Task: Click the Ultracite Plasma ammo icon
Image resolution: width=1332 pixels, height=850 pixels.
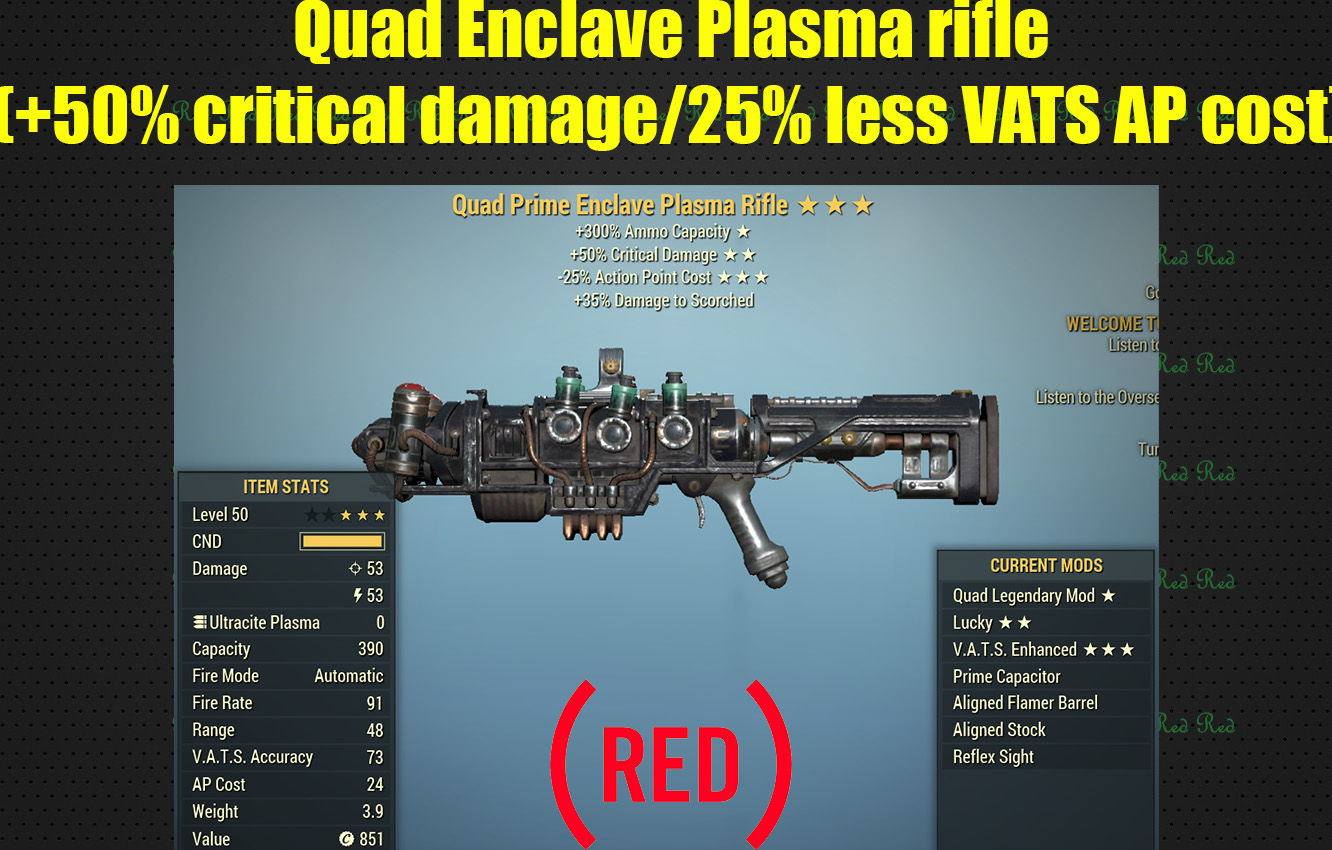Action: 199,622
